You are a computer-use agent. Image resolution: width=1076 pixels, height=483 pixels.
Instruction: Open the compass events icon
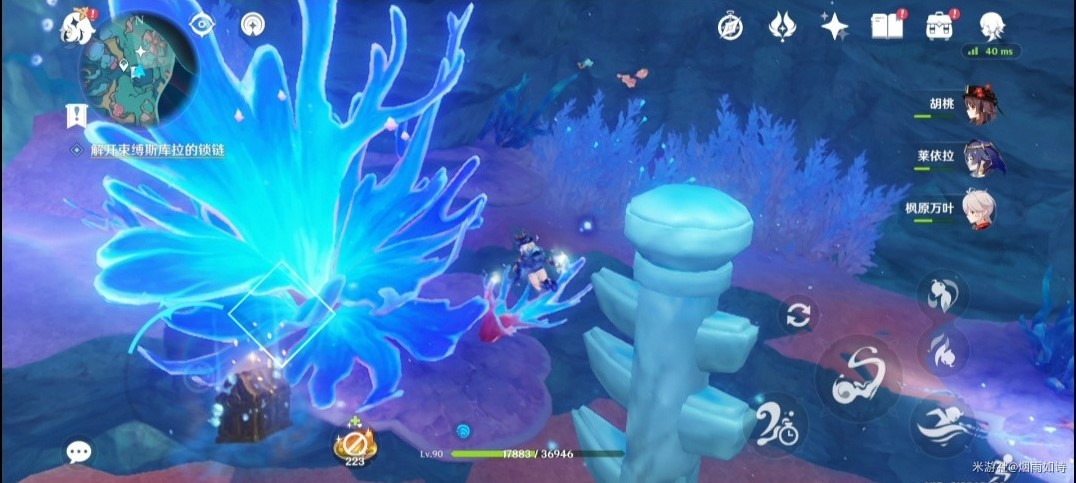point(730,27)
